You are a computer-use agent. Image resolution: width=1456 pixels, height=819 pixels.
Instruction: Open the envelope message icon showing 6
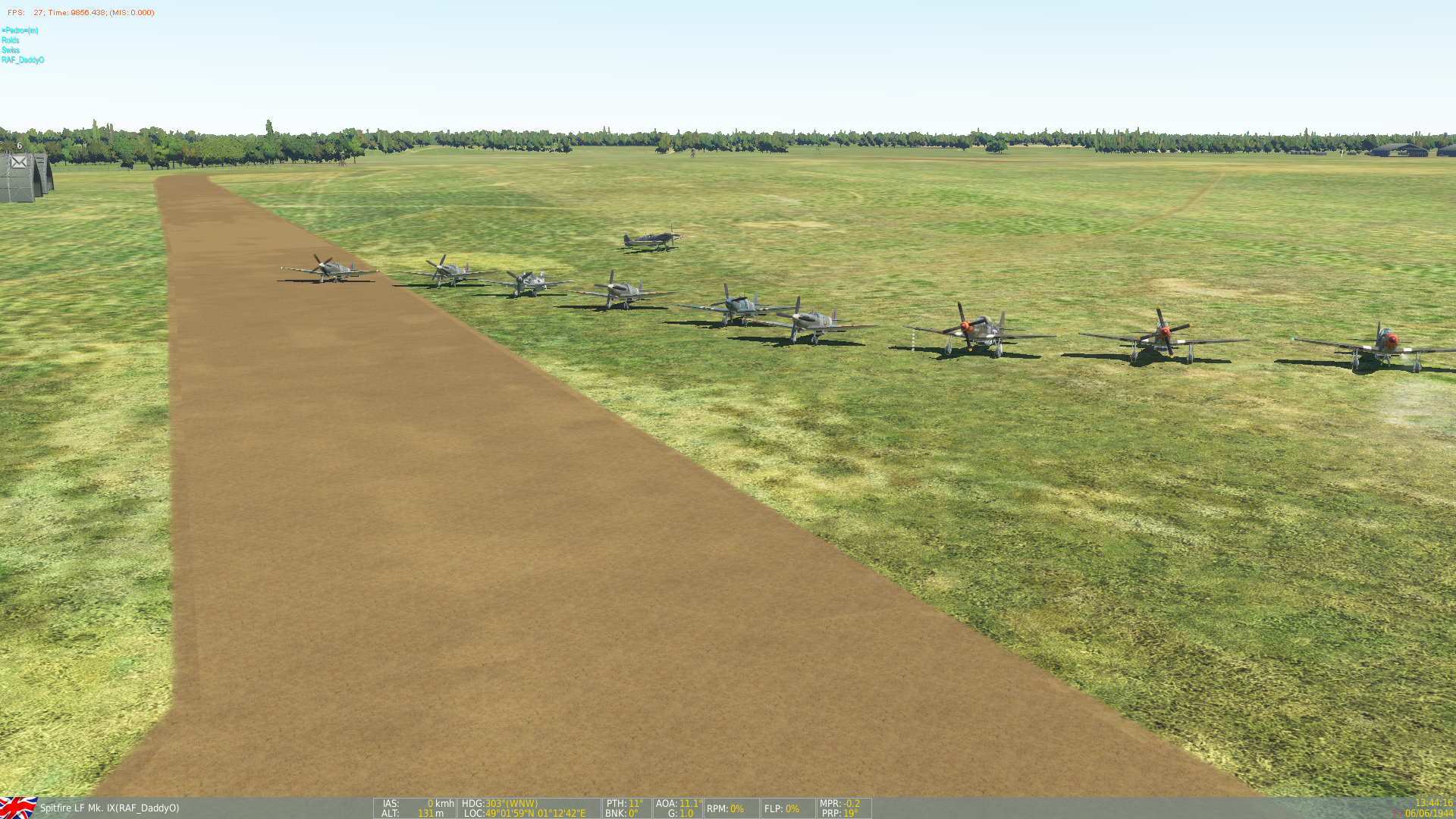click(19, 162)
